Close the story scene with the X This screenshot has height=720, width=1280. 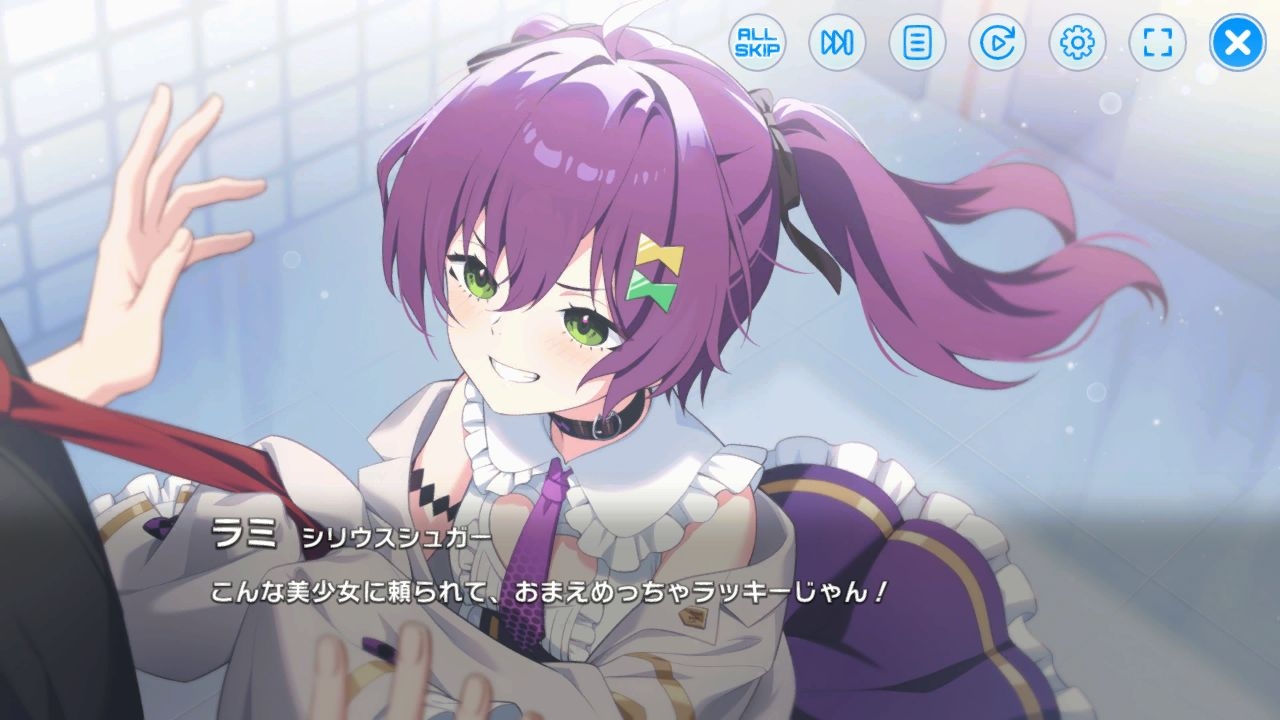1235,43
